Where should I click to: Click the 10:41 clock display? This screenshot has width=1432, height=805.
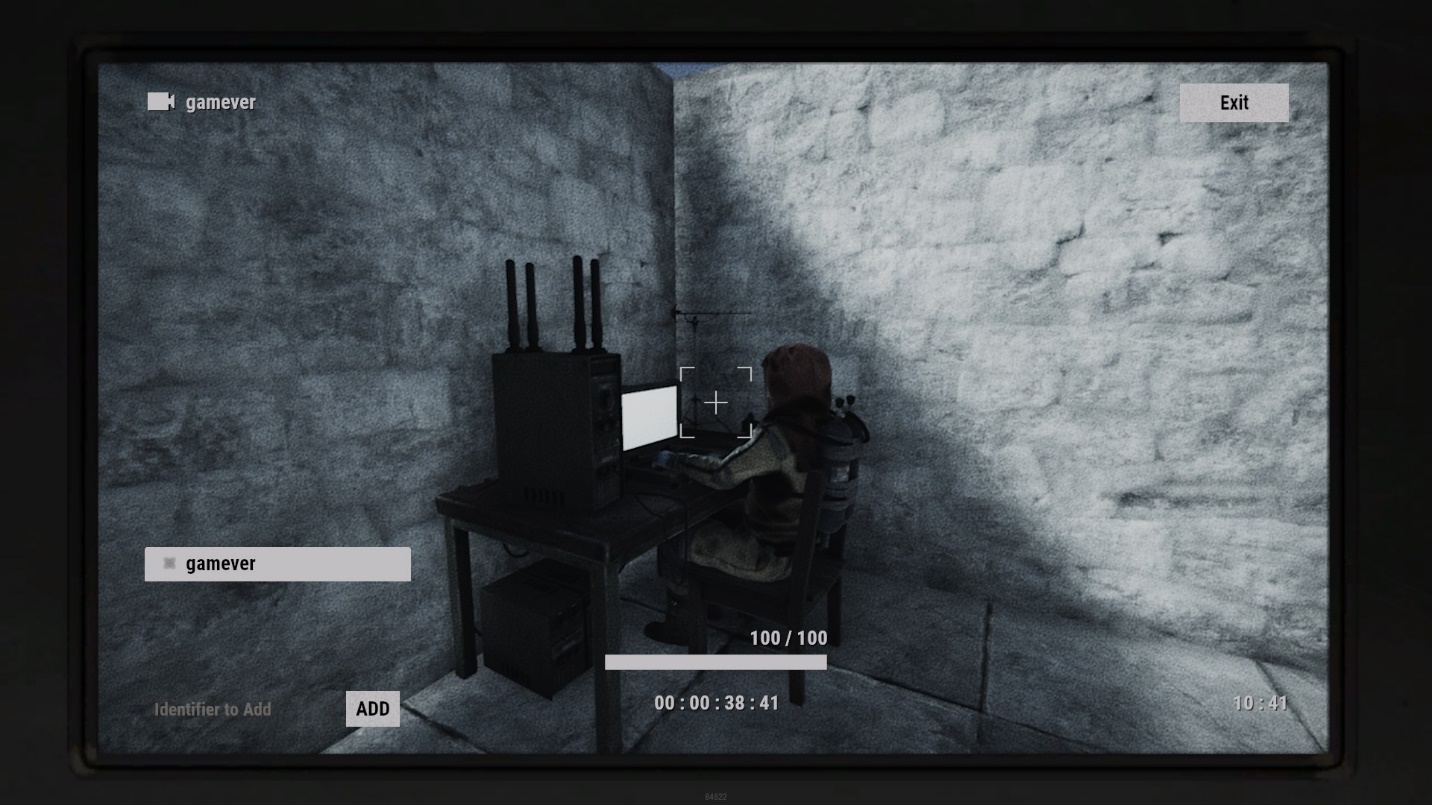[1258, 703]
